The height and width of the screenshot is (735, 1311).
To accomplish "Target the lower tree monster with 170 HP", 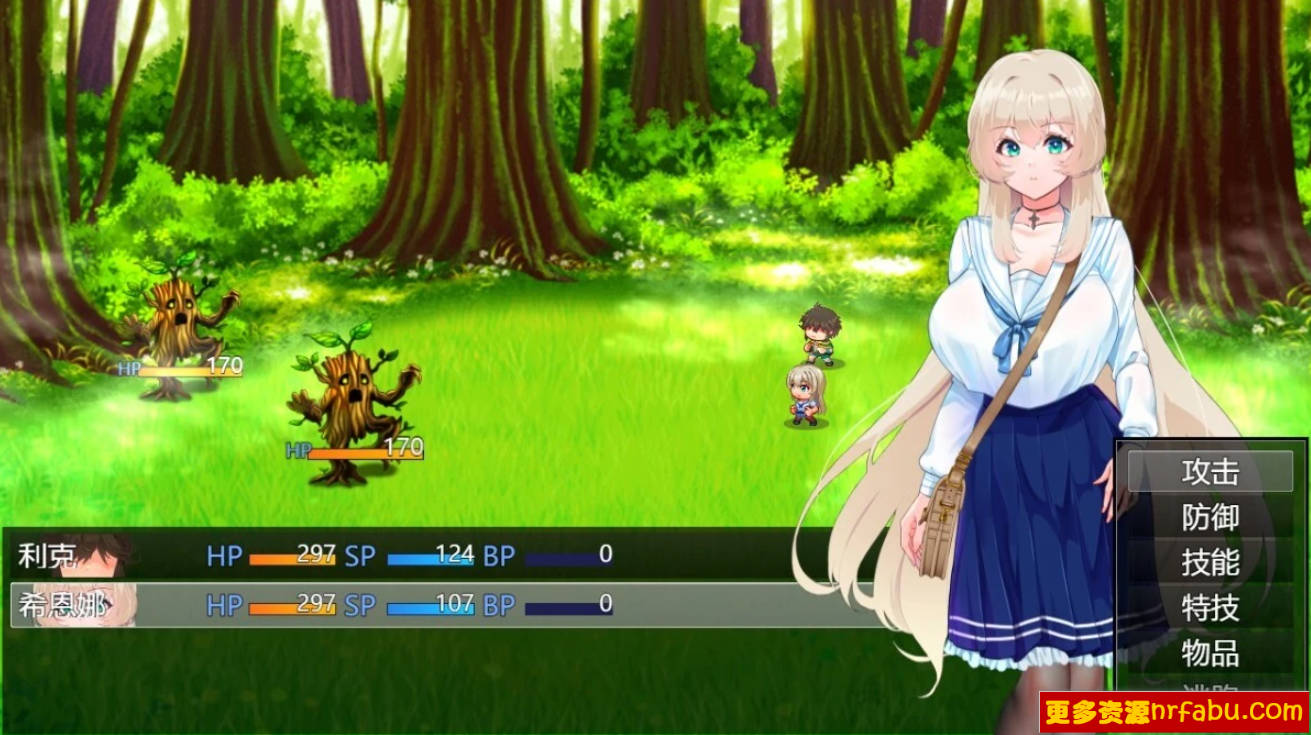I will click(x=355, y=395).
